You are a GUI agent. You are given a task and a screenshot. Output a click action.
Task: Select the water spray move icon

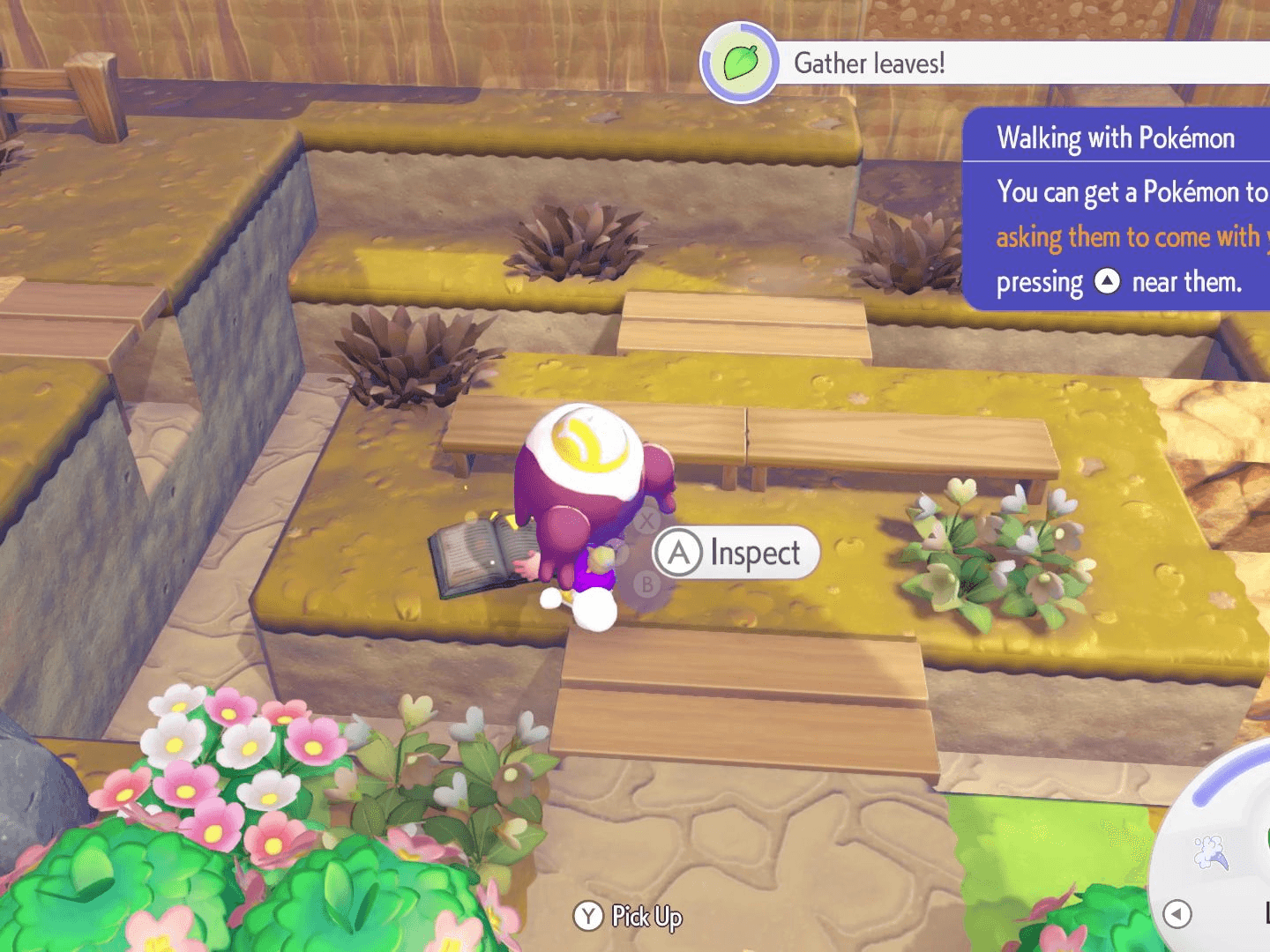pos(1210,852)
